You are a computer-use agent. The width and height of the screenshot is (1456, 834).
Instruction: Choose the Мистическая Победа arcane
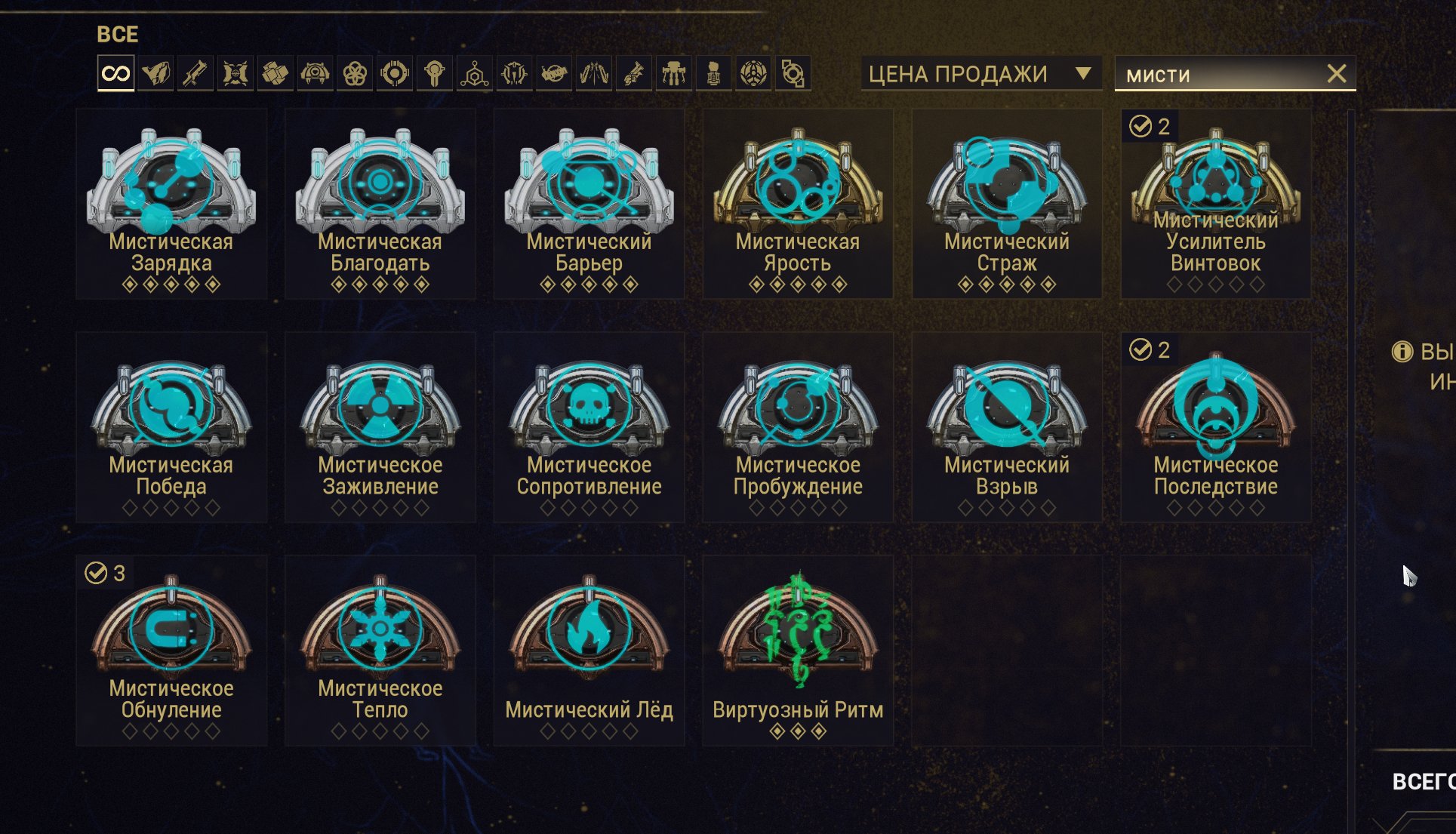pos(171,427)
